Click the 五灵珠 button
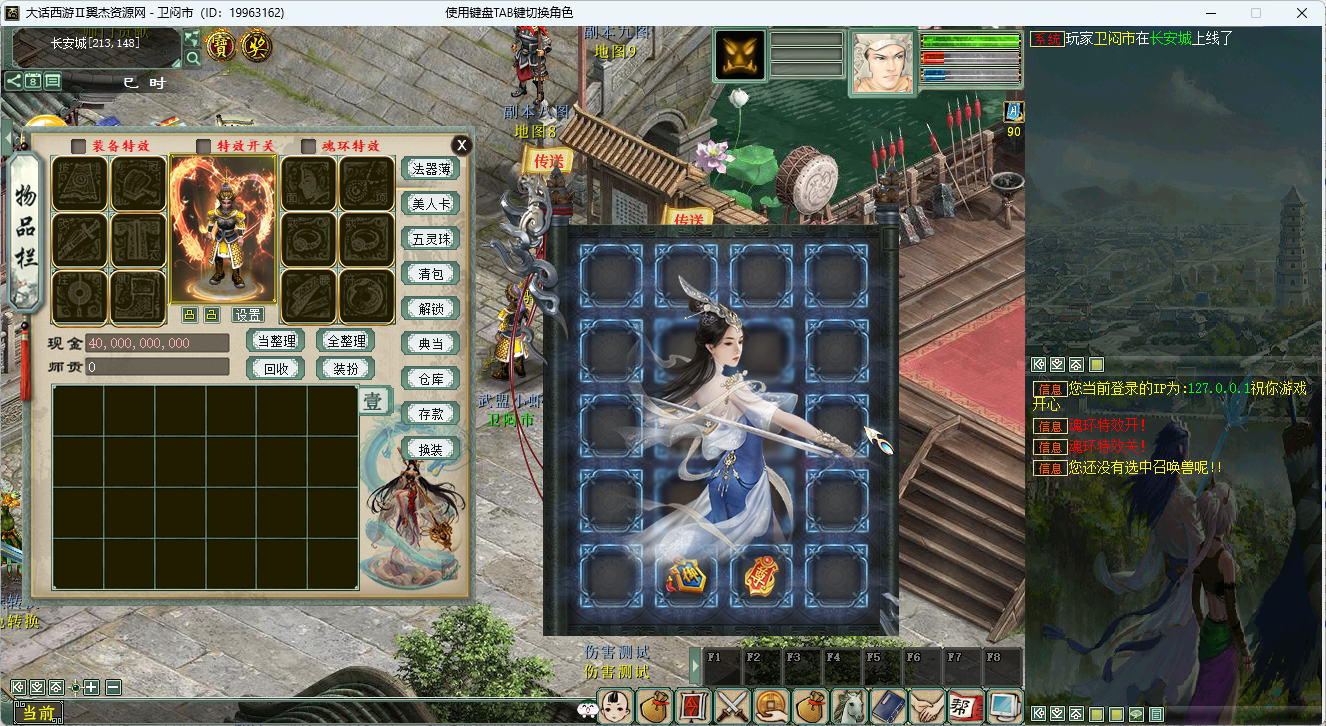Screen dimensions: 1326x726 (430, 238)
